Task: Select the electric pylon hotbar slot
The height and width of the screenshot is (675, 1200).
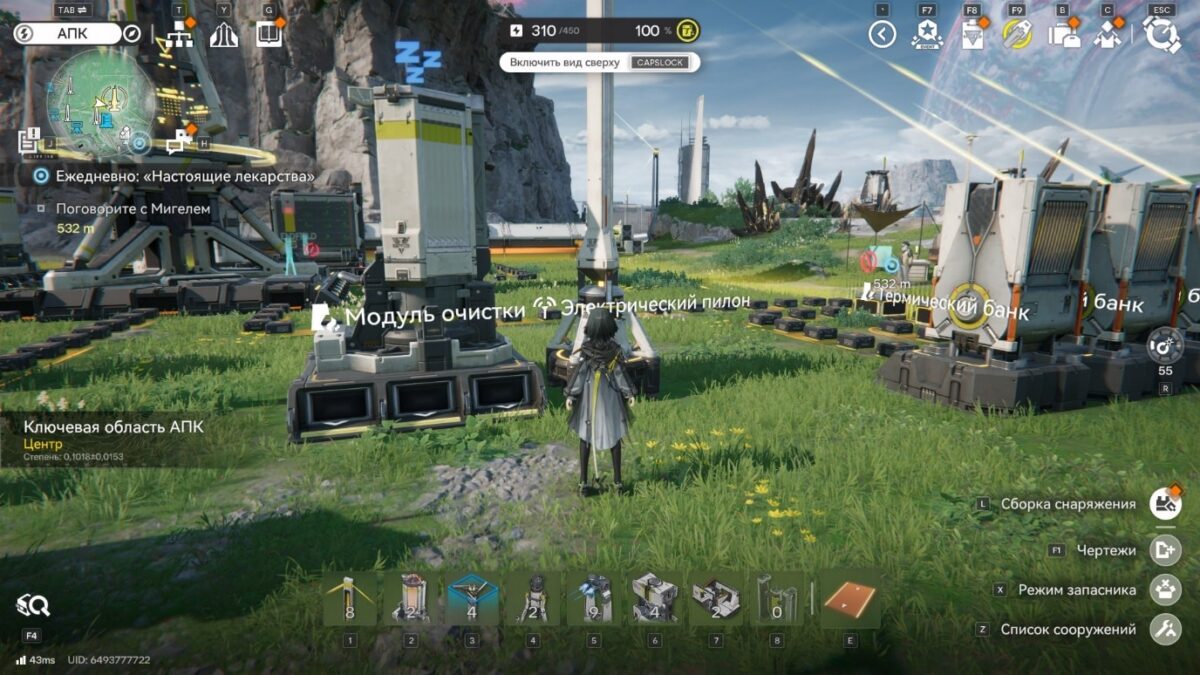Action: 350,599
